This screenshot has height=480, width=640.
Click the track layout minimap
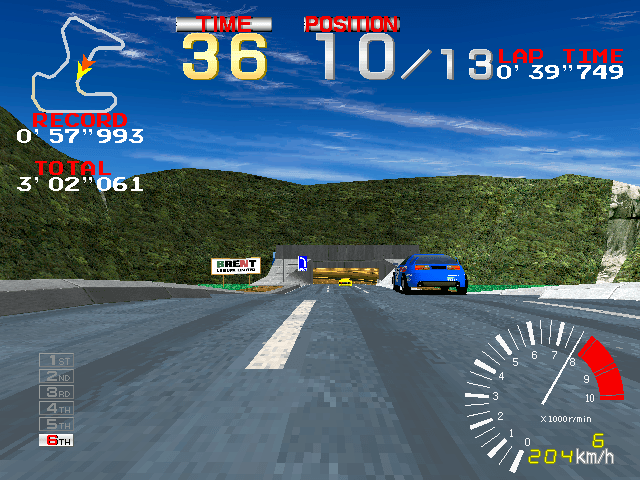76,64
